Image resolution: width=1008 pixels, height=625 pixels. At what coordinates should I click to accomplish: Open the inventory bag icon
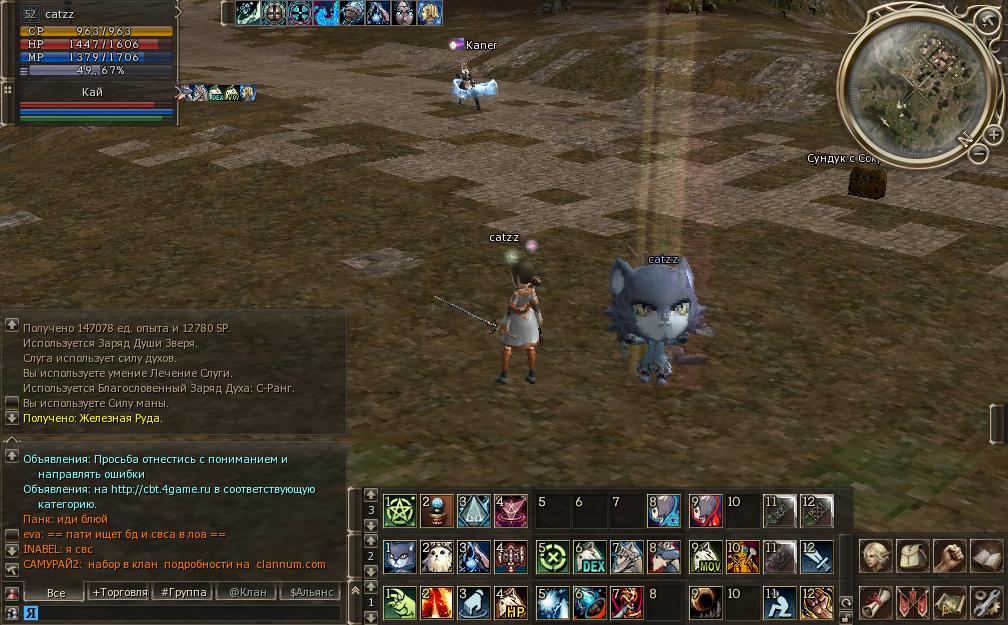(x=911, y=555)
